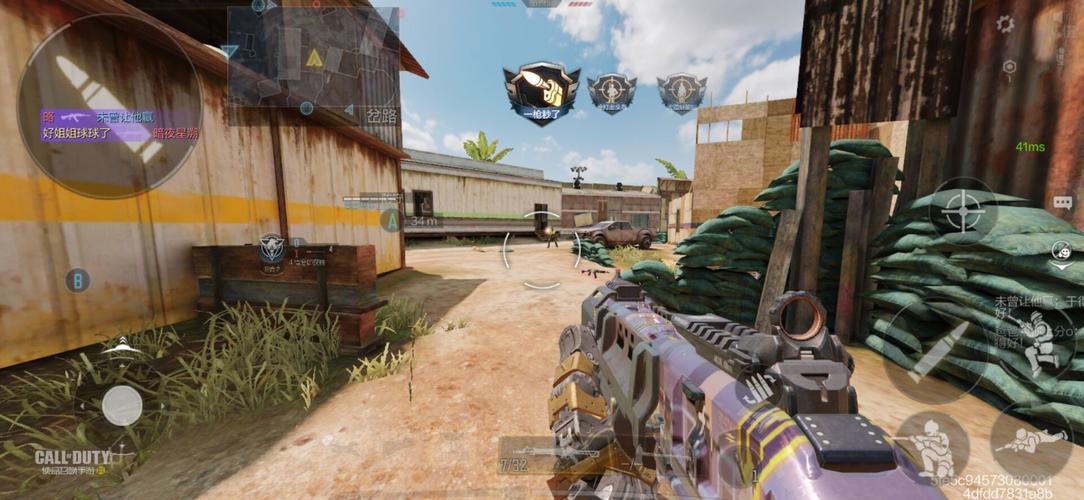Go prone with the lying soldier button
The width and height of the screenshot is (1084, 500).
point(1030,440)
